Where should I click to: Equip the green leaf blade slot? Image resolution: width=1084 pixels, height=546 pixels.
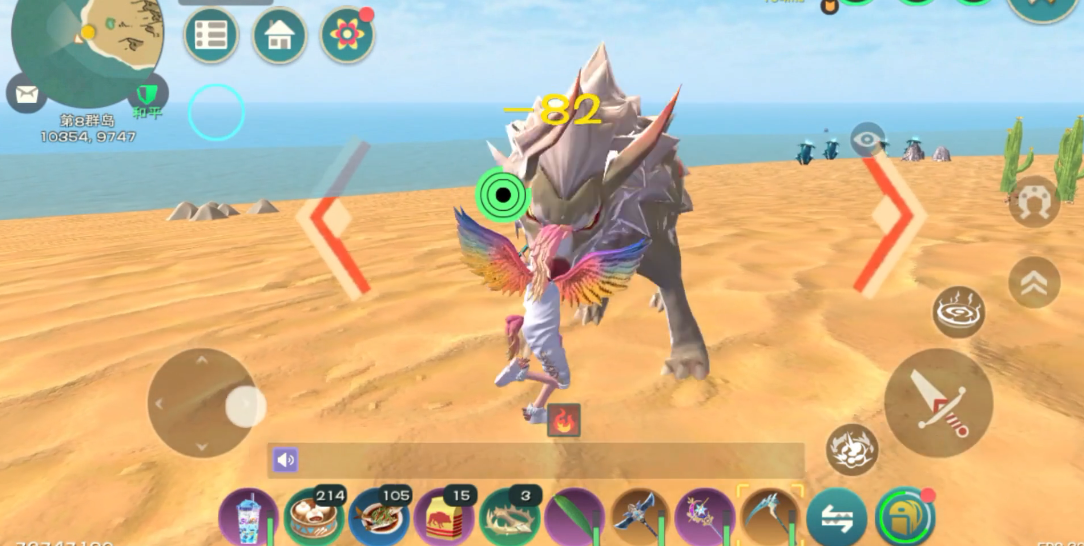click(x=574, y=517)
